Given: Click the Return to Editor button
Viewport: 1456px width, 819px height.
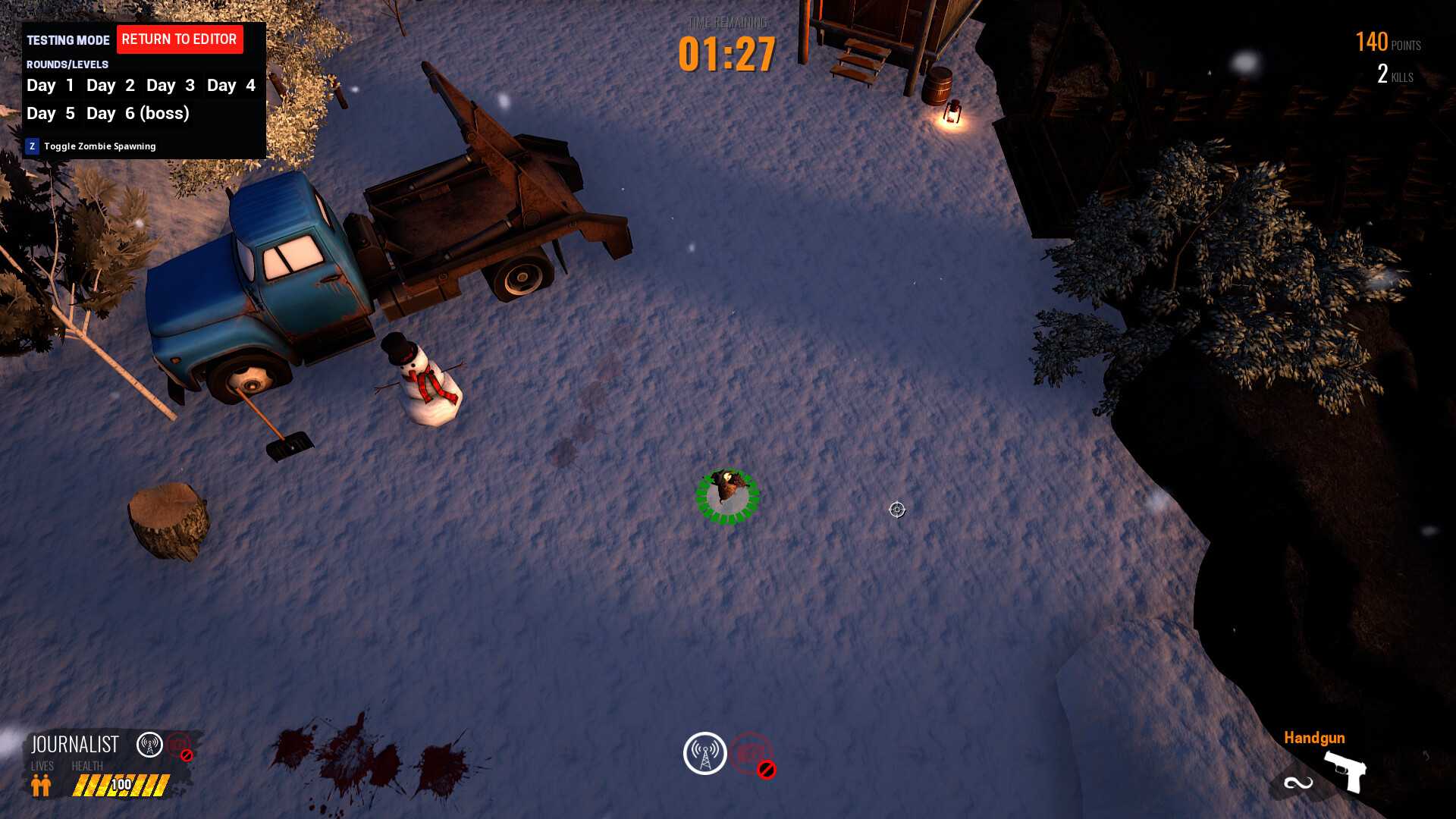Looking at the screenshot, I should [x=180, y=39].
